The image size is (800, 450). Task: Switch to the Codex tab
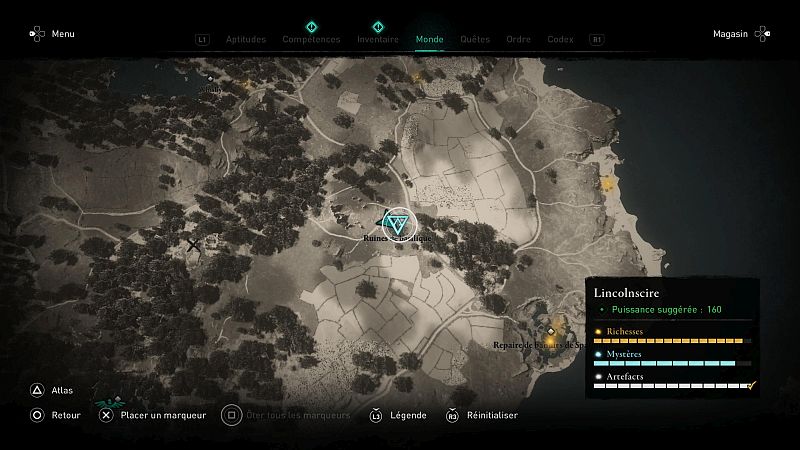pos(560,40)
